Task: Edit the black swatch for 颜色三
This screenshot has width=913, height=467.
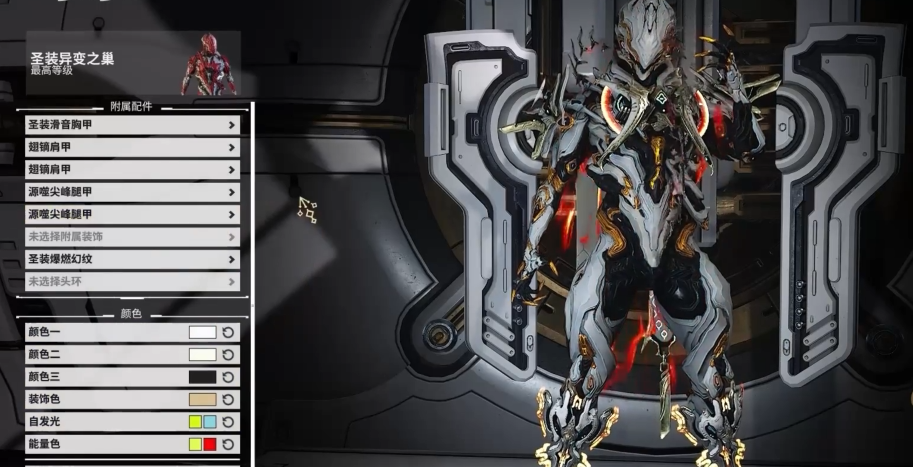Action: [202, 377]
